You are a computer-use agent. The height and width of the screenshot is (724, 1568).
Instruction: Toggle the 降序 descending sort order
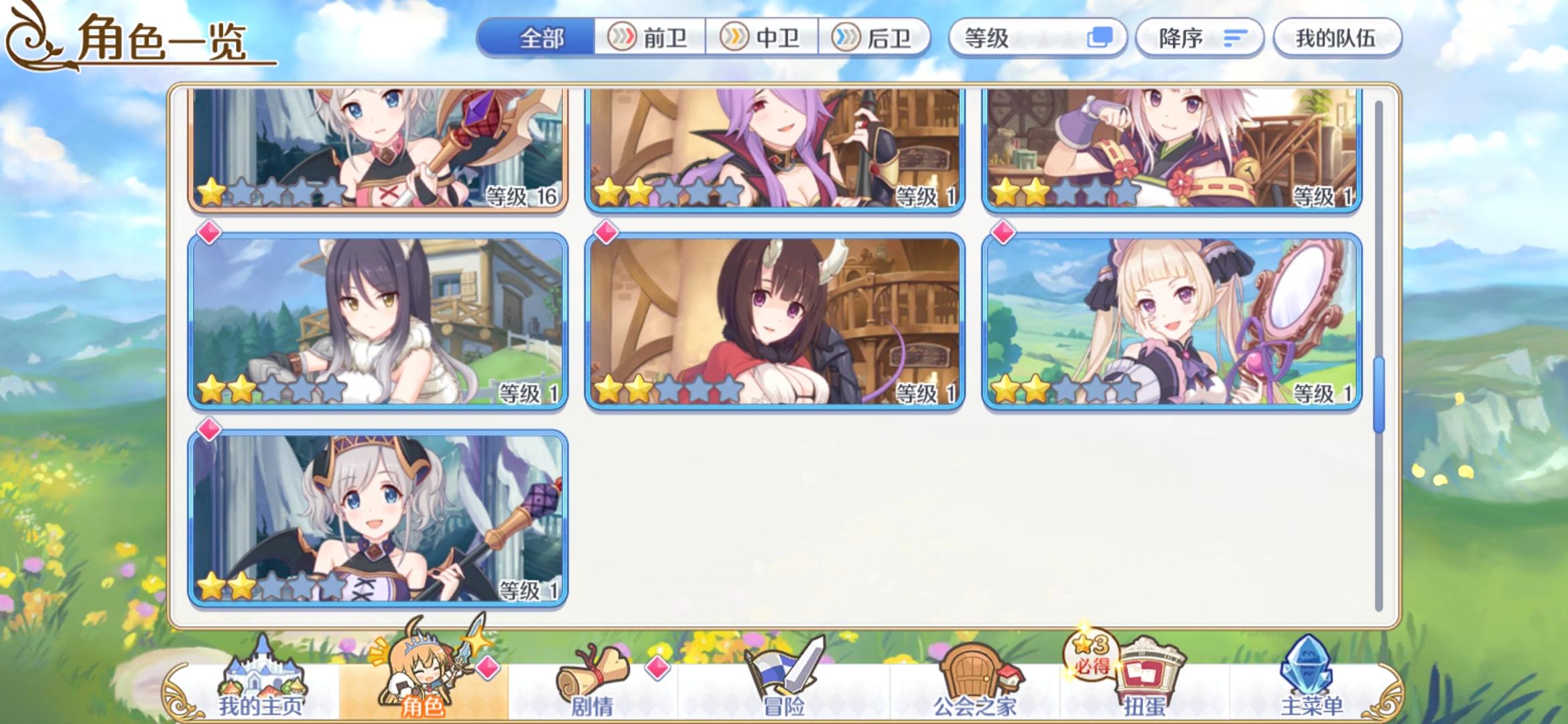coord(1199,38)
